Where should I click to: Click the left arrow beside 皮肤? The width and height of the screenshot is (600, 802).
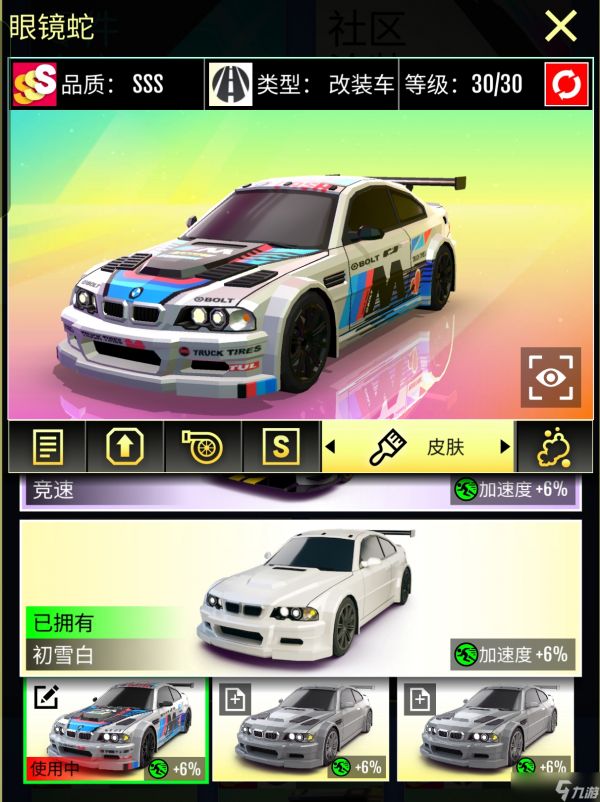(331, 447)
